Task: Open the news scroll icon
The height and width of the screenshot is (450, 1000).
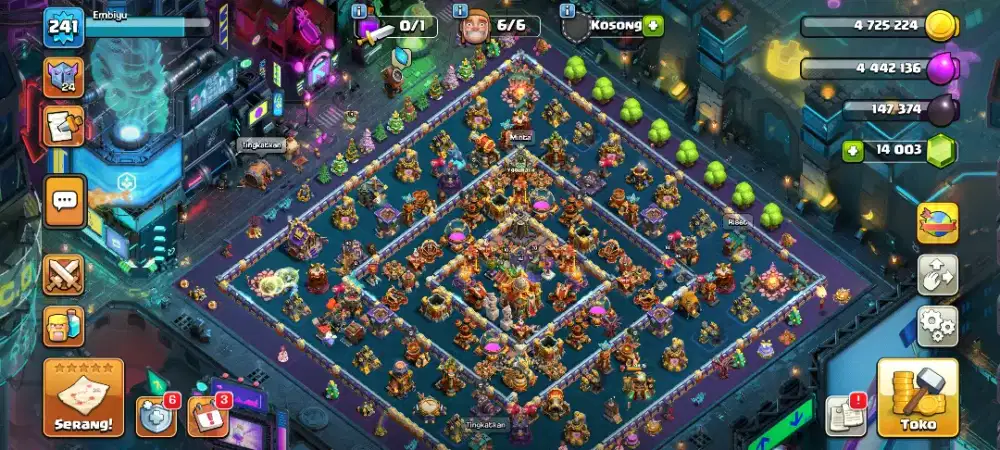Action: 62,127
